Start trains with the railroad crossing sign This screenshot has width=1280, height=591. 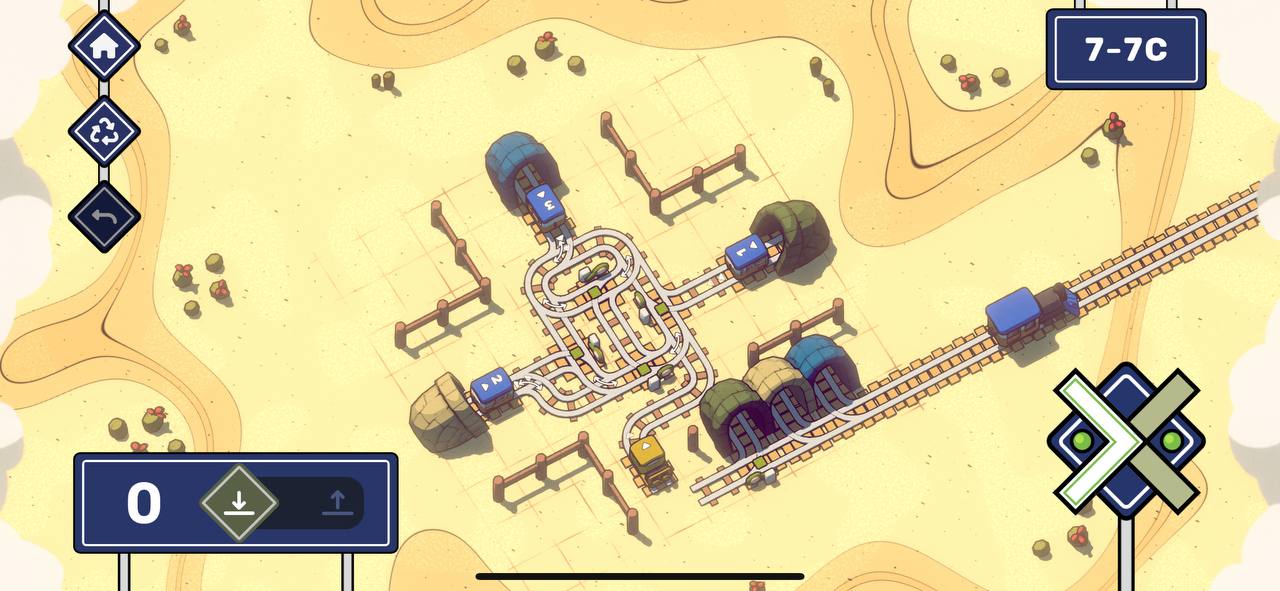point(1127,441)
